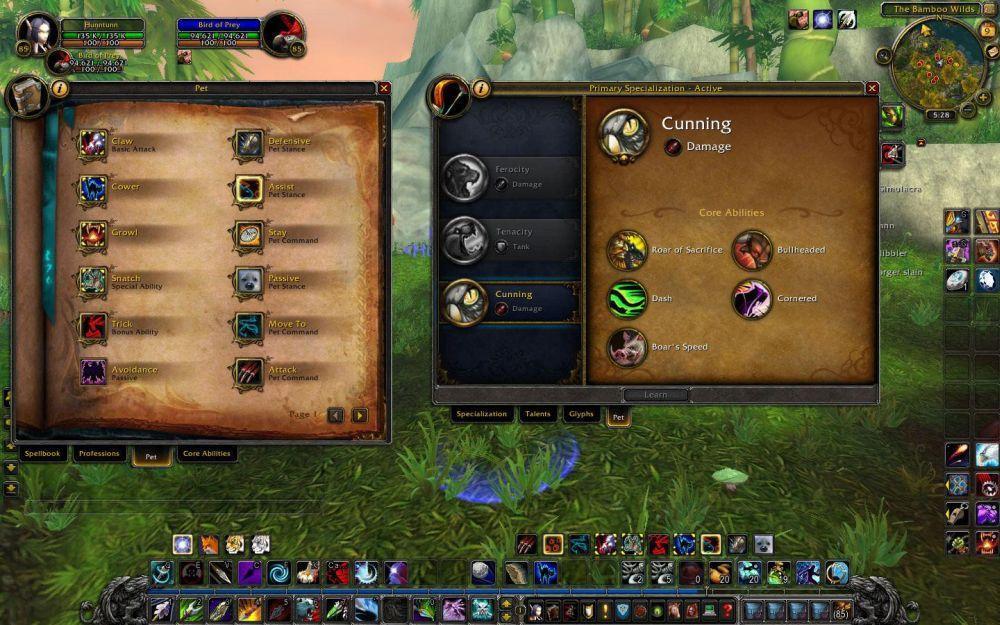
Task: Open the Glyphs tab
Action: pos(581,414)
